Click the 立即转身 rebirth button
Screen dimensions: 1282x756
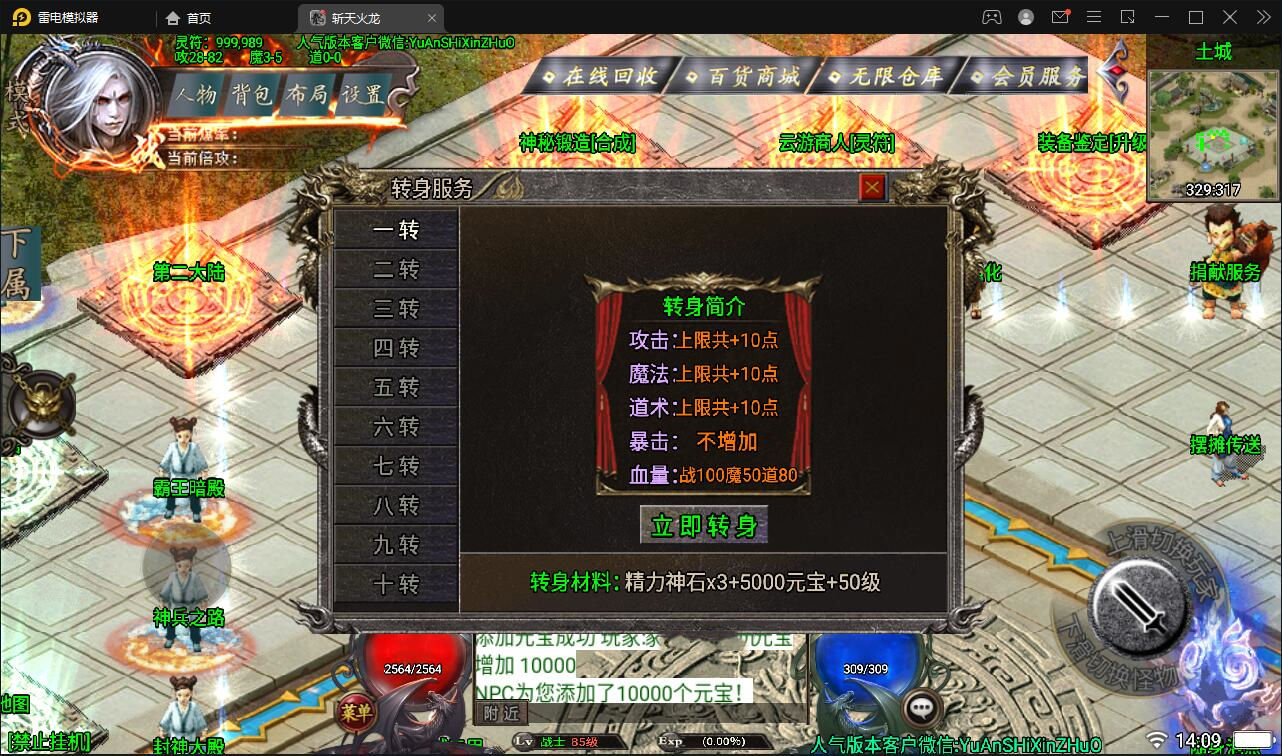tap(703, 524)
